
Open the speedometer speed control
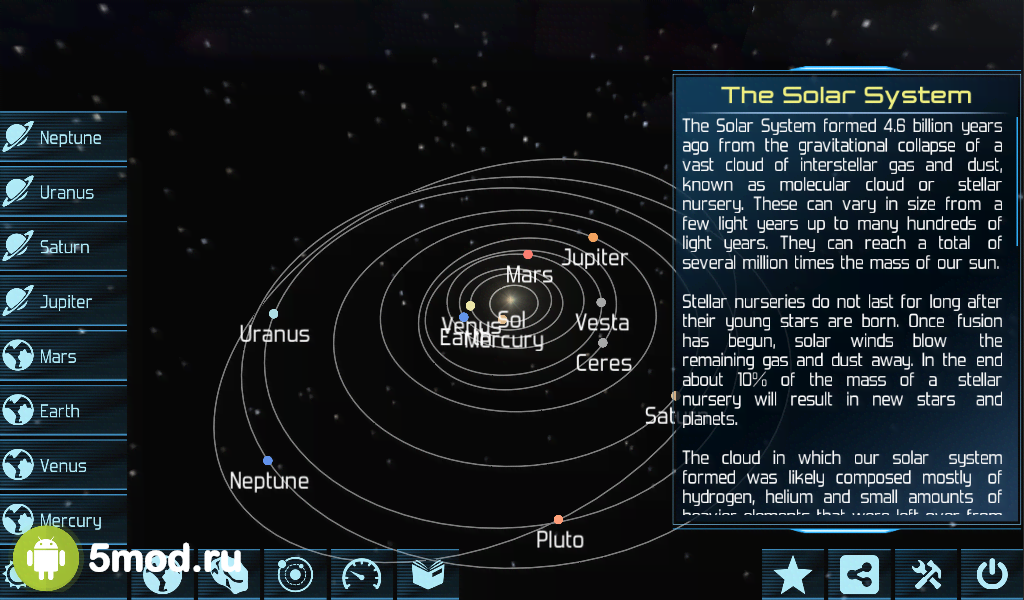pyautogui.click(x=362, y=574)
